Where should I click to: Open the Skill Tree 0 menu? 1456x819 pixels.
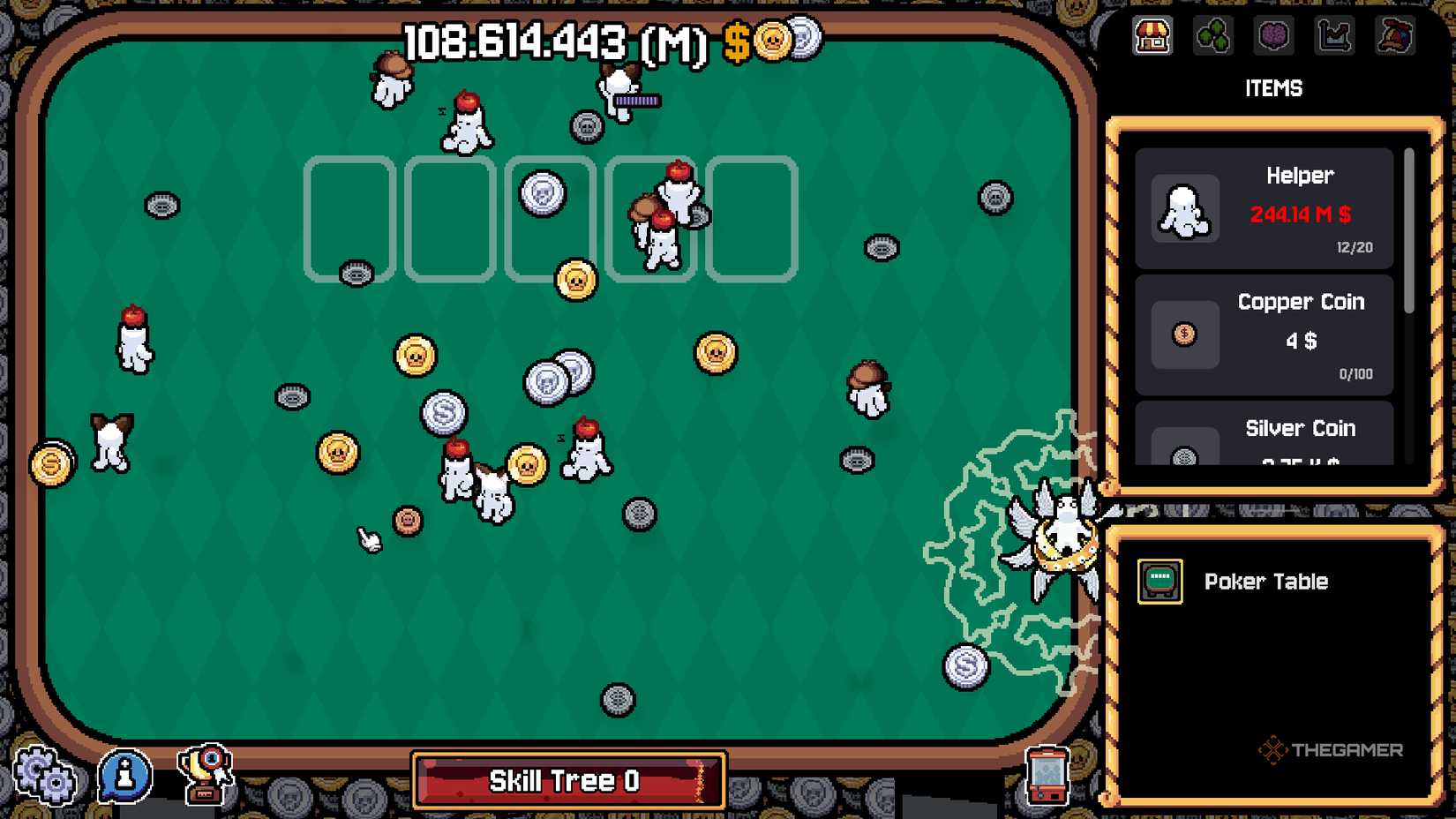tap(568, 780)
